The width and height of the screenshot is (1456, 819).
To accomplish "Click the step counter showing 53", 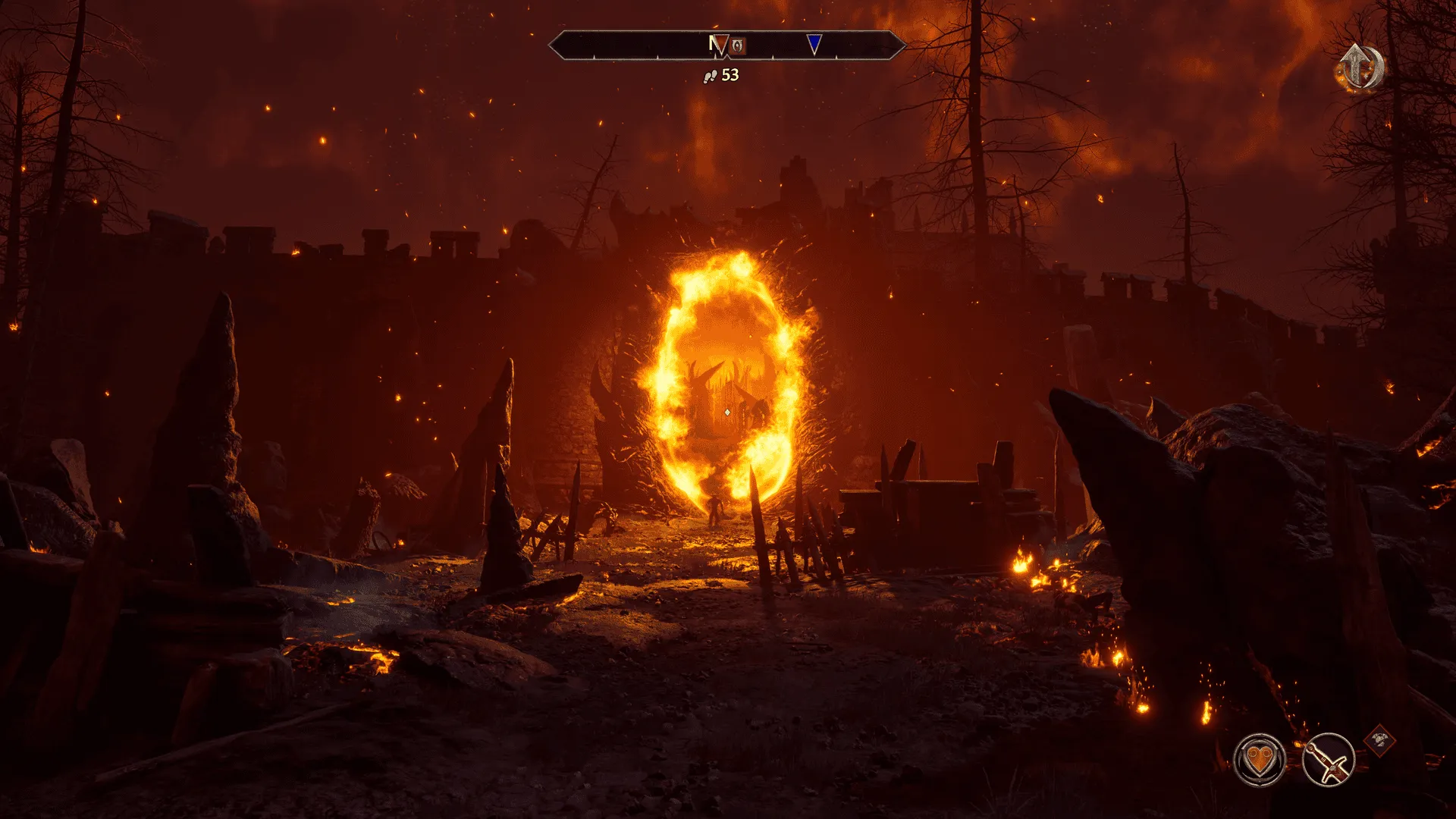I will coord(729,76).
